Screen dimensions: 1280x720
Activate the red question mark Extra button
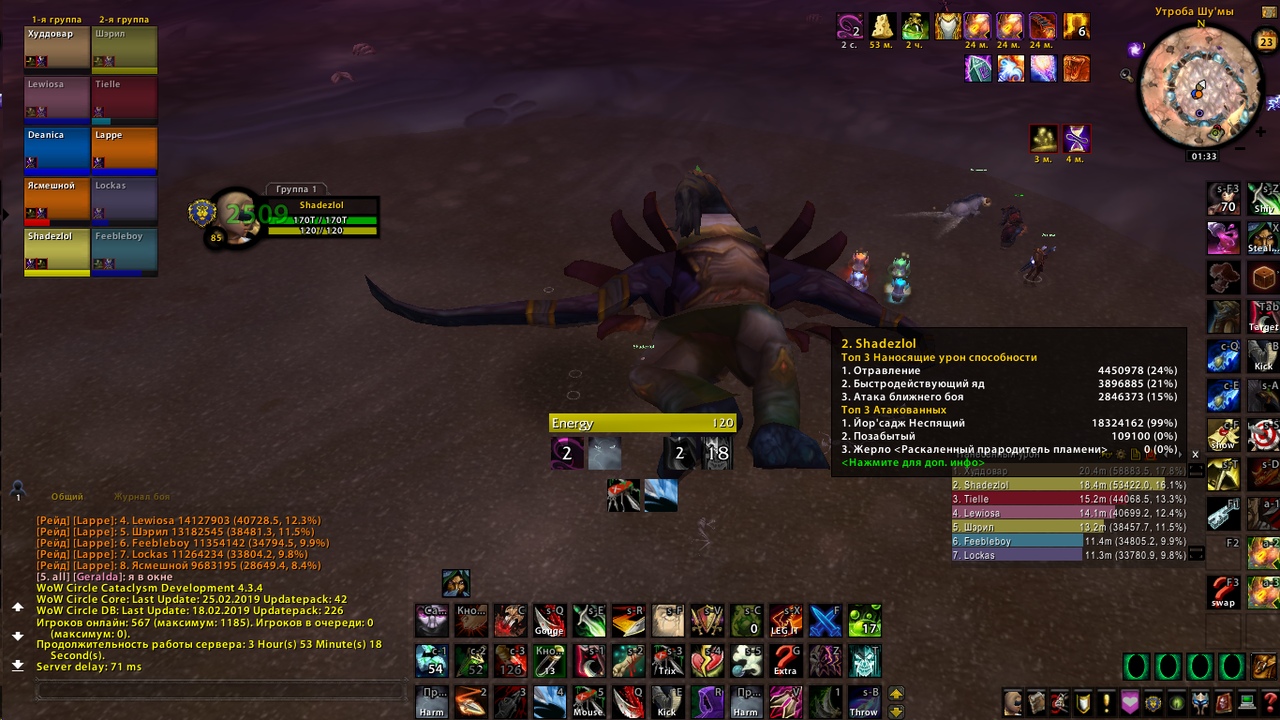[785, 661]
